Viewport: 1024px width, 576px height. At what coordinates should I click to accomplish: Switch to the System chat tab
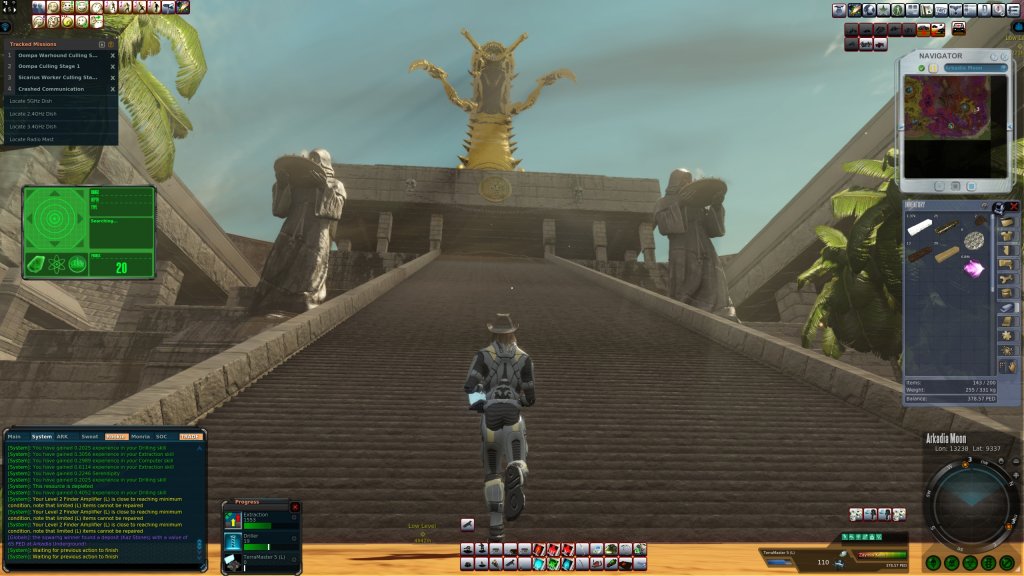pyautogui.click(x=42, y=436)
